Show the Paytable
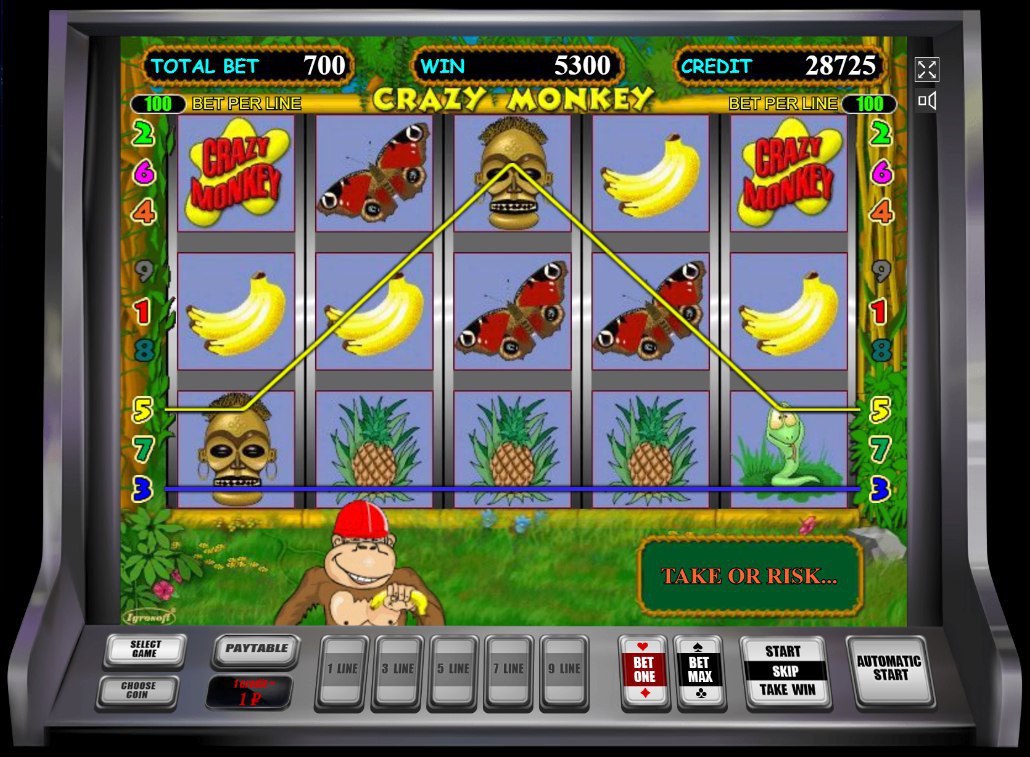Image resolution: width=1030 pixels, height=757 pixels. tap(255, 650)
